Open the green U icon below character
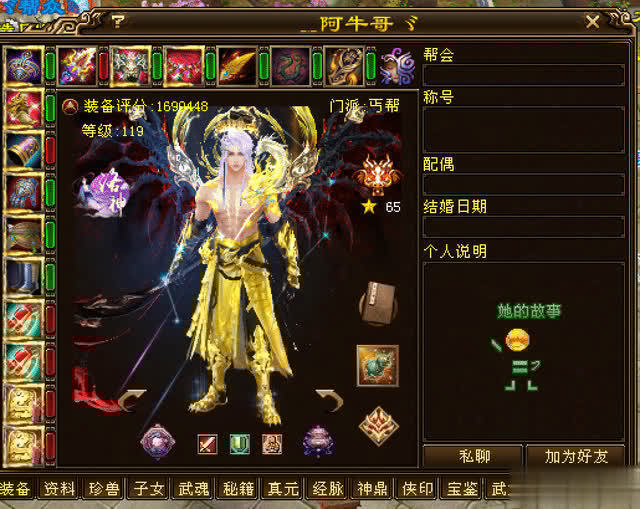 click(239, 443)
